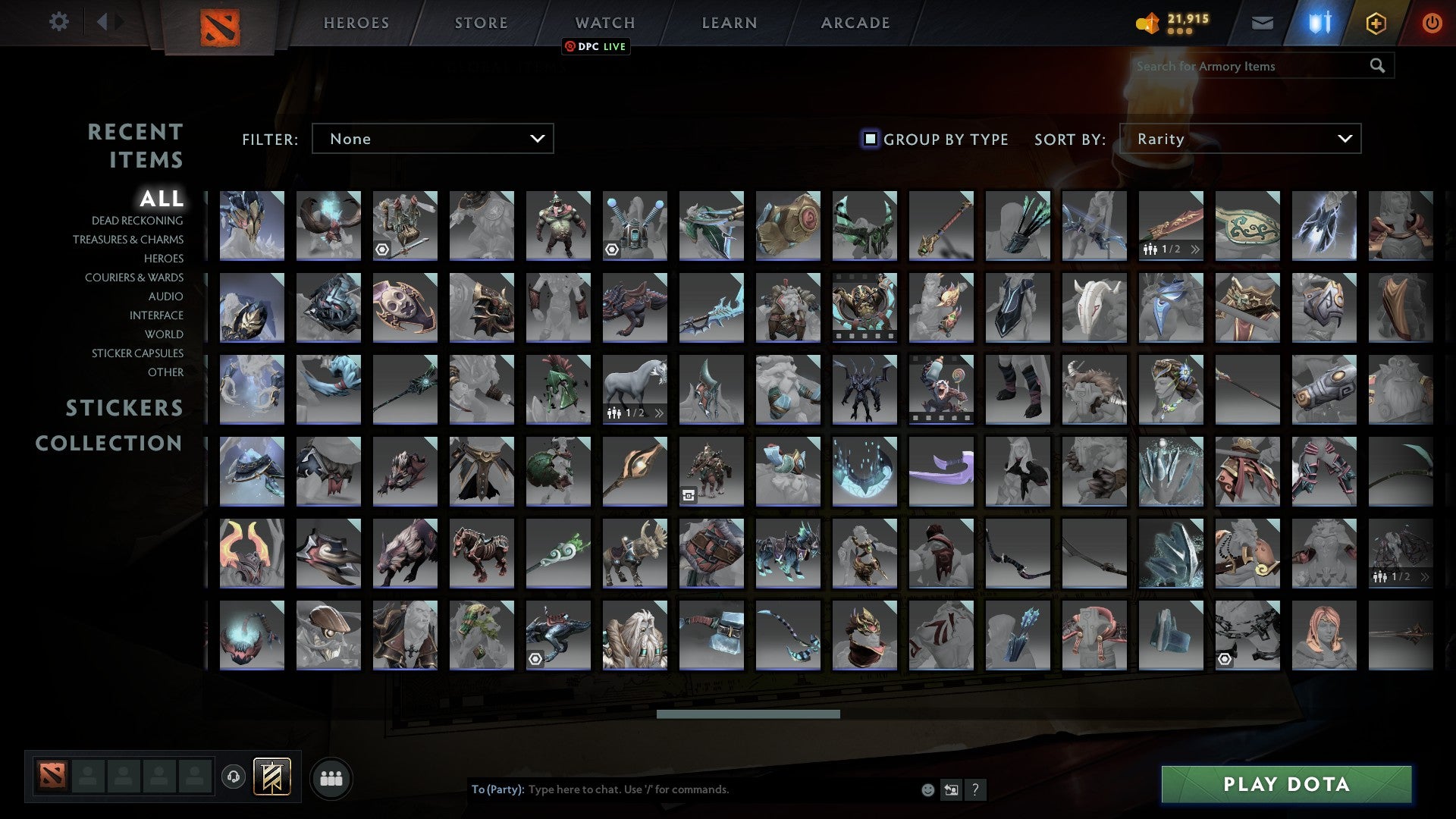Expand the 1/2 bundle chevron on the arrows item

[1197, 248]
